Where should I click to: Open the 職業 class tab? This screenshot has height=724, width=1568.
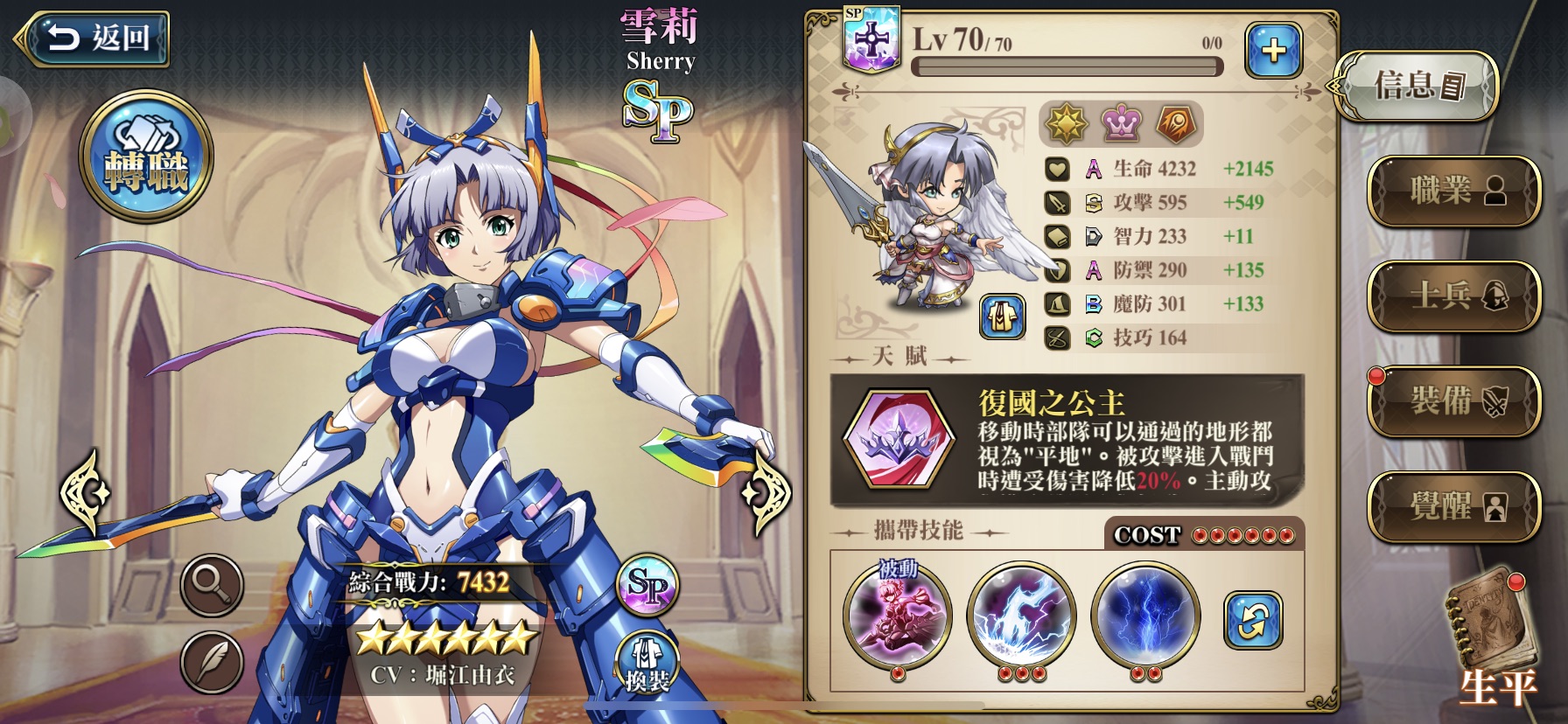click(x=1453, y=190)
